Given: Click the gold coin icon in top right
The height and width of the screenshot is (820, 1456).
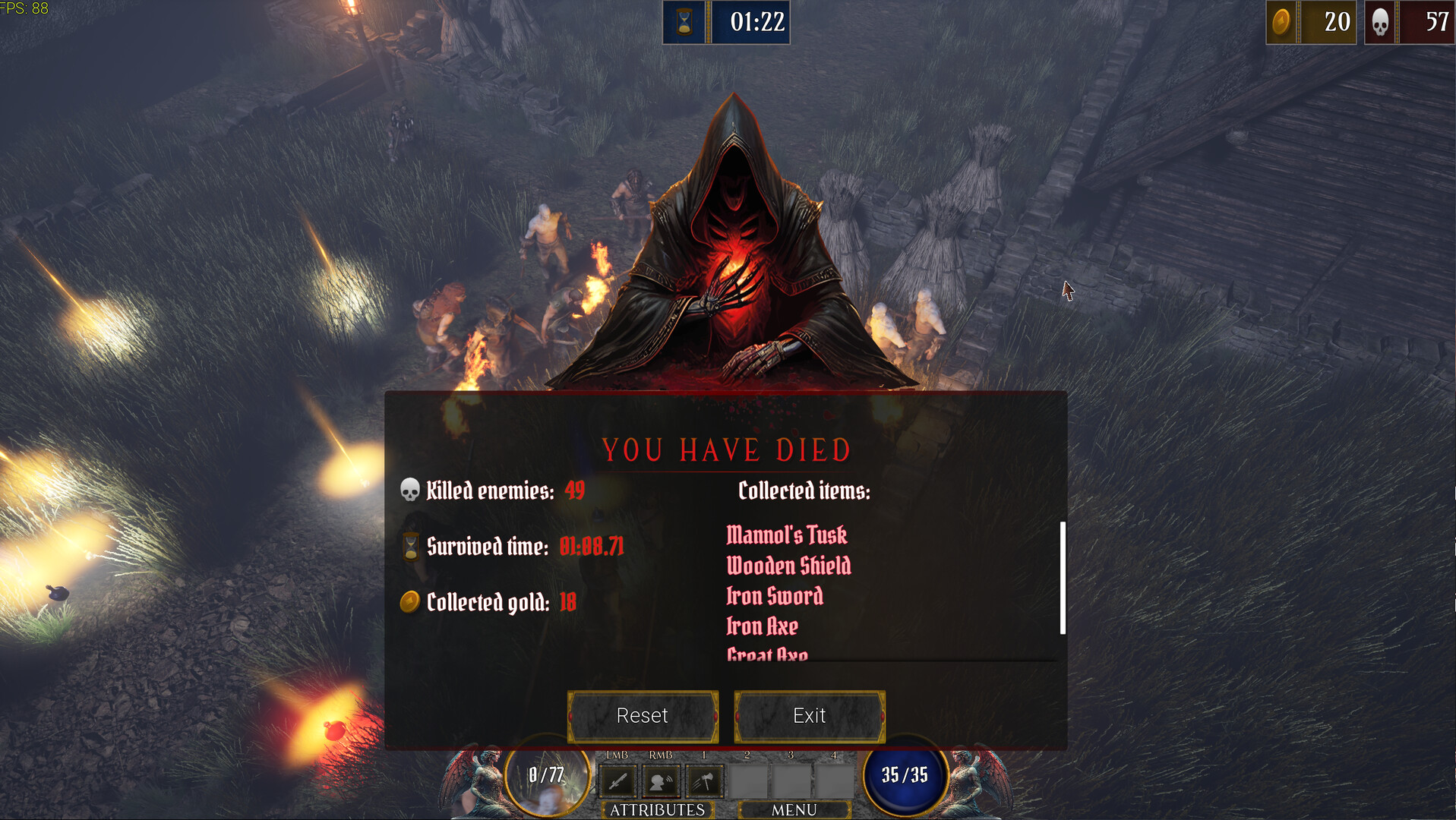Looking at the screenshot, I should click(x=1284, y=22).
